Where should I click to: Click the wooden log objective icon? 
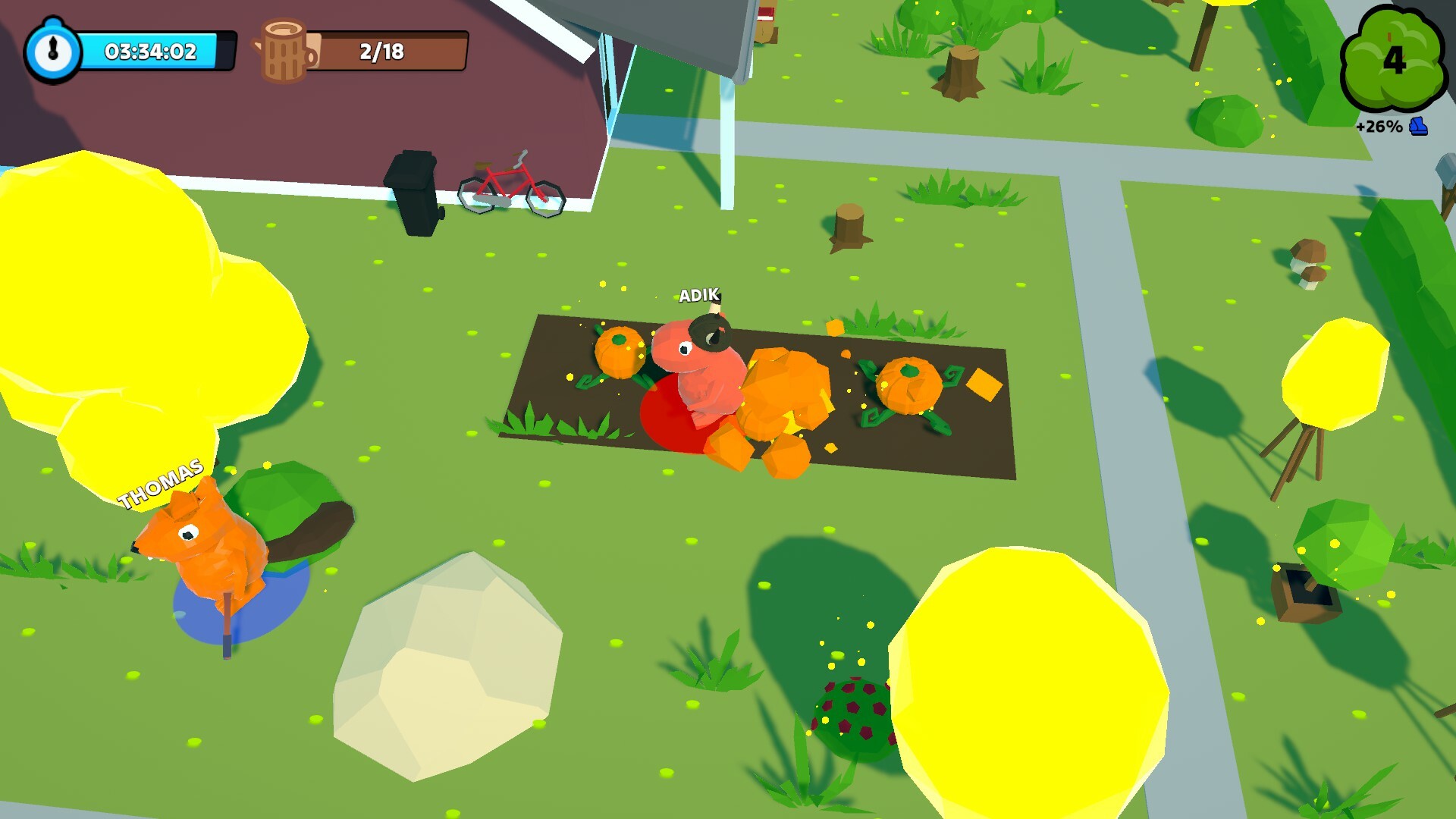[x=286, y=51]
